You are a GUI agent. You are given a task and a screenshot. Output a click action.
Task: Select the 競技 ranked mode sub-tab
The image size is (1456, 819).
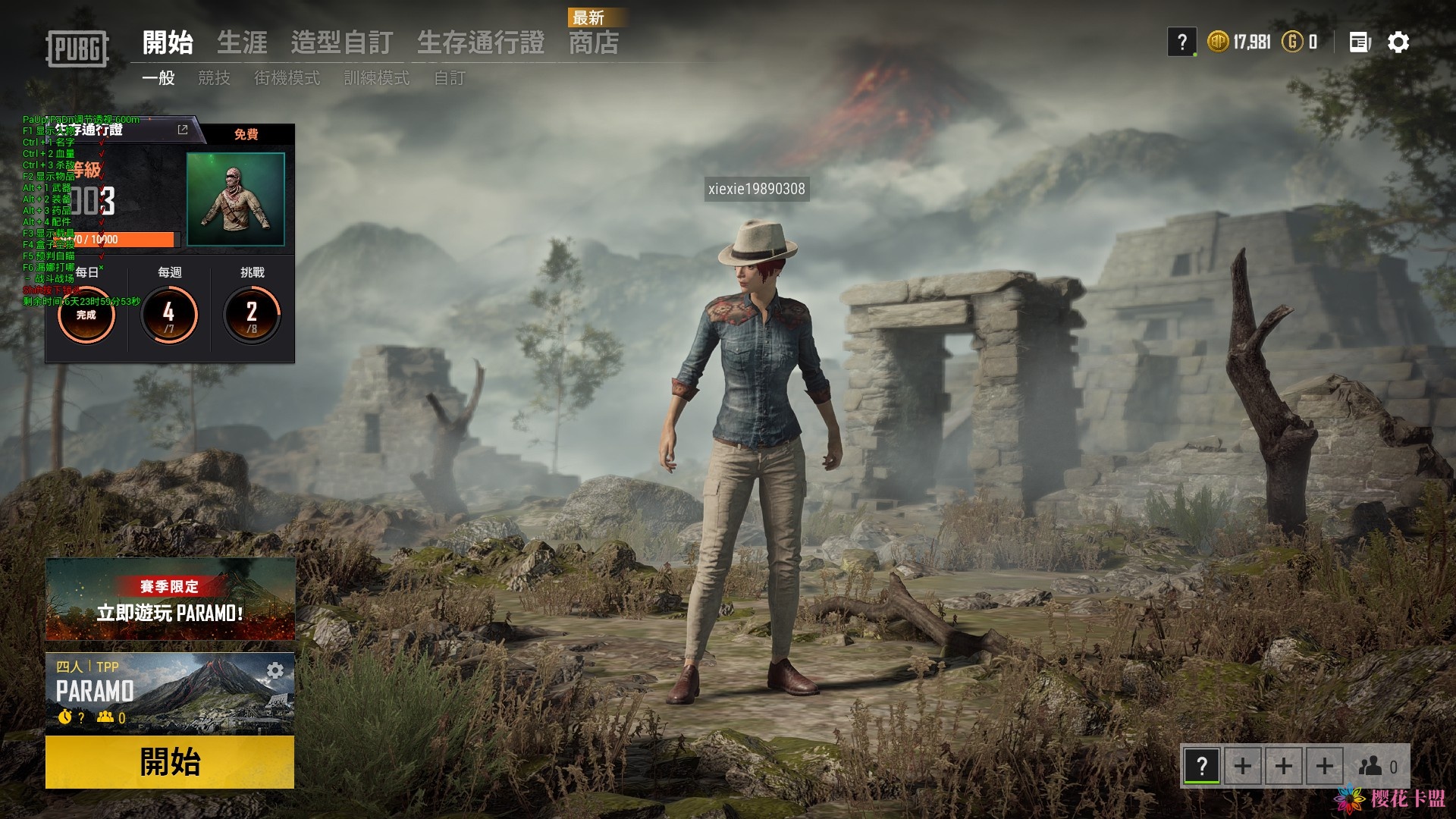coord(214,78)
